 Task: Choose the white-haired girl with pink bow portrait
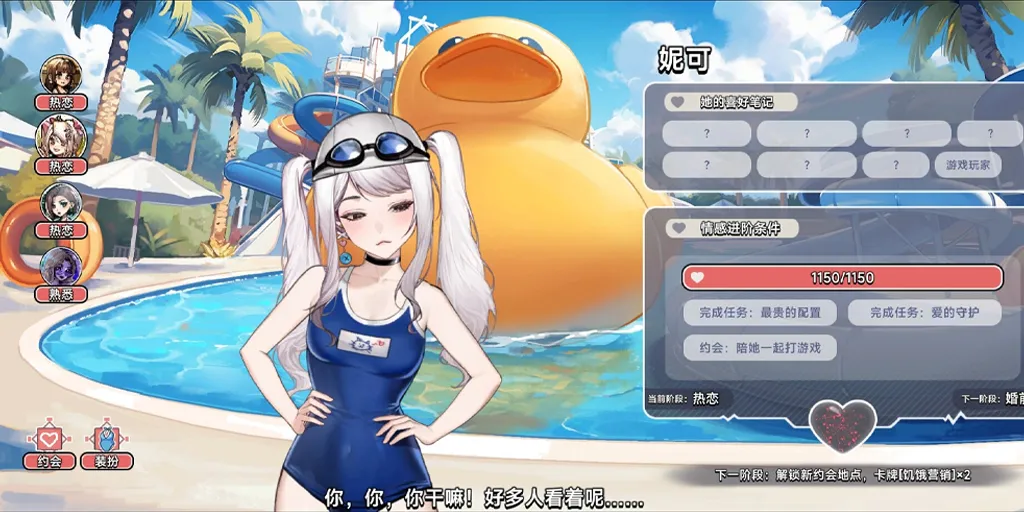tap(60, 138)
